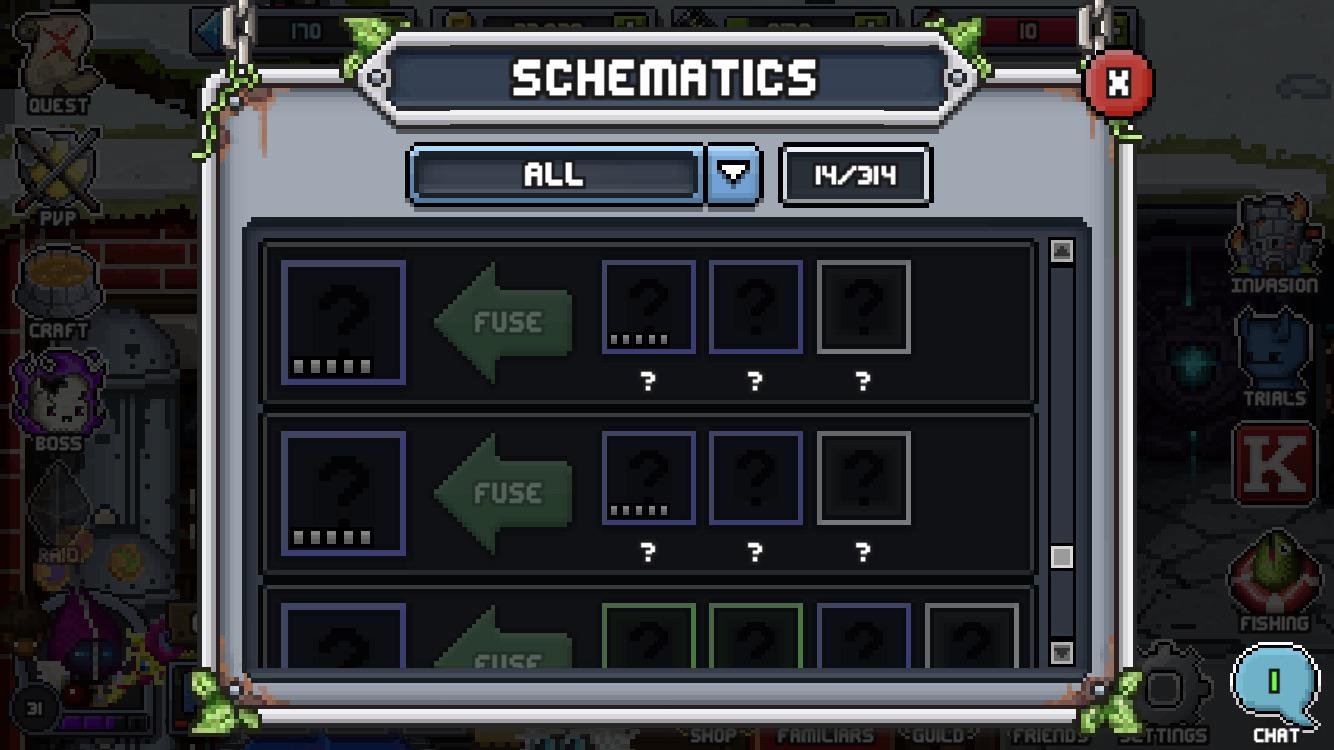The height and width of the screenshot is (750, 1334).
Task: Open the ALL filter dropdown
Action: tap(735, 174)
